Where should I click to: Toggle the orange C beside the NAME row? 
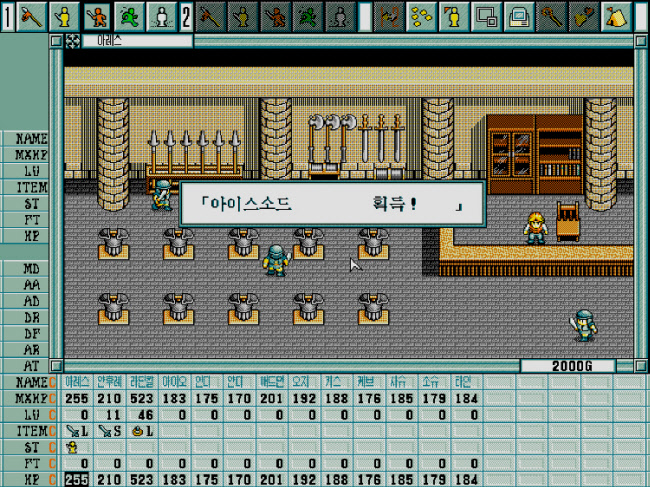(53, 382)
